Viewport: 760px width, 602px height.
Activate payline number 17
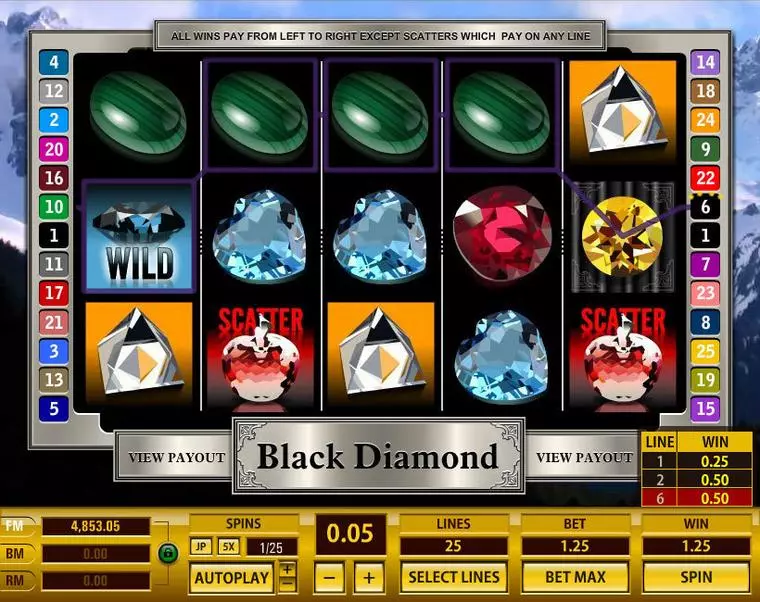tap(53, 293)
